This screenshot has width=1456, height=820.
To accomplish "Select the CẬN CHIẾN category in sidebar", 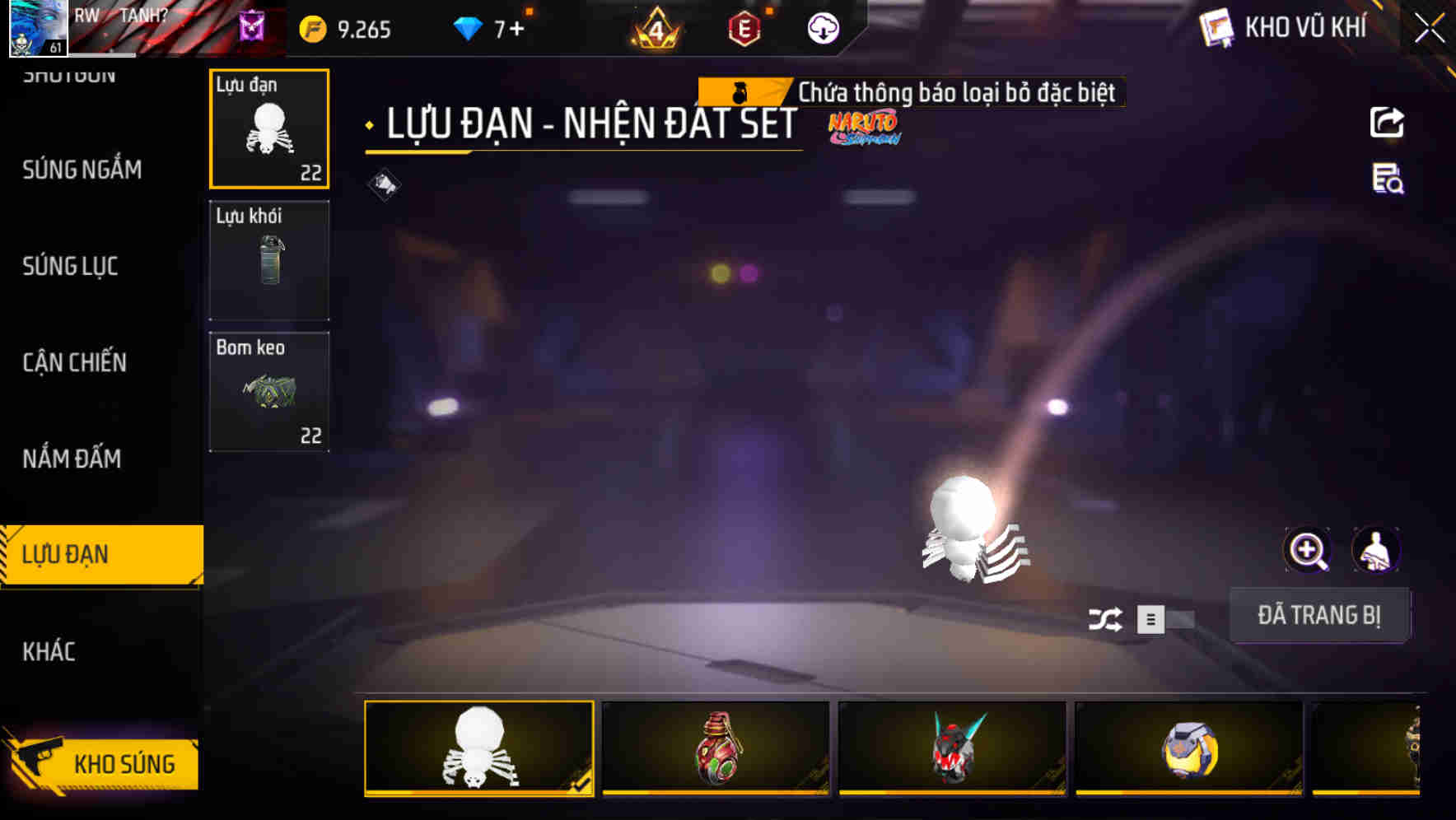I will 73,362.
